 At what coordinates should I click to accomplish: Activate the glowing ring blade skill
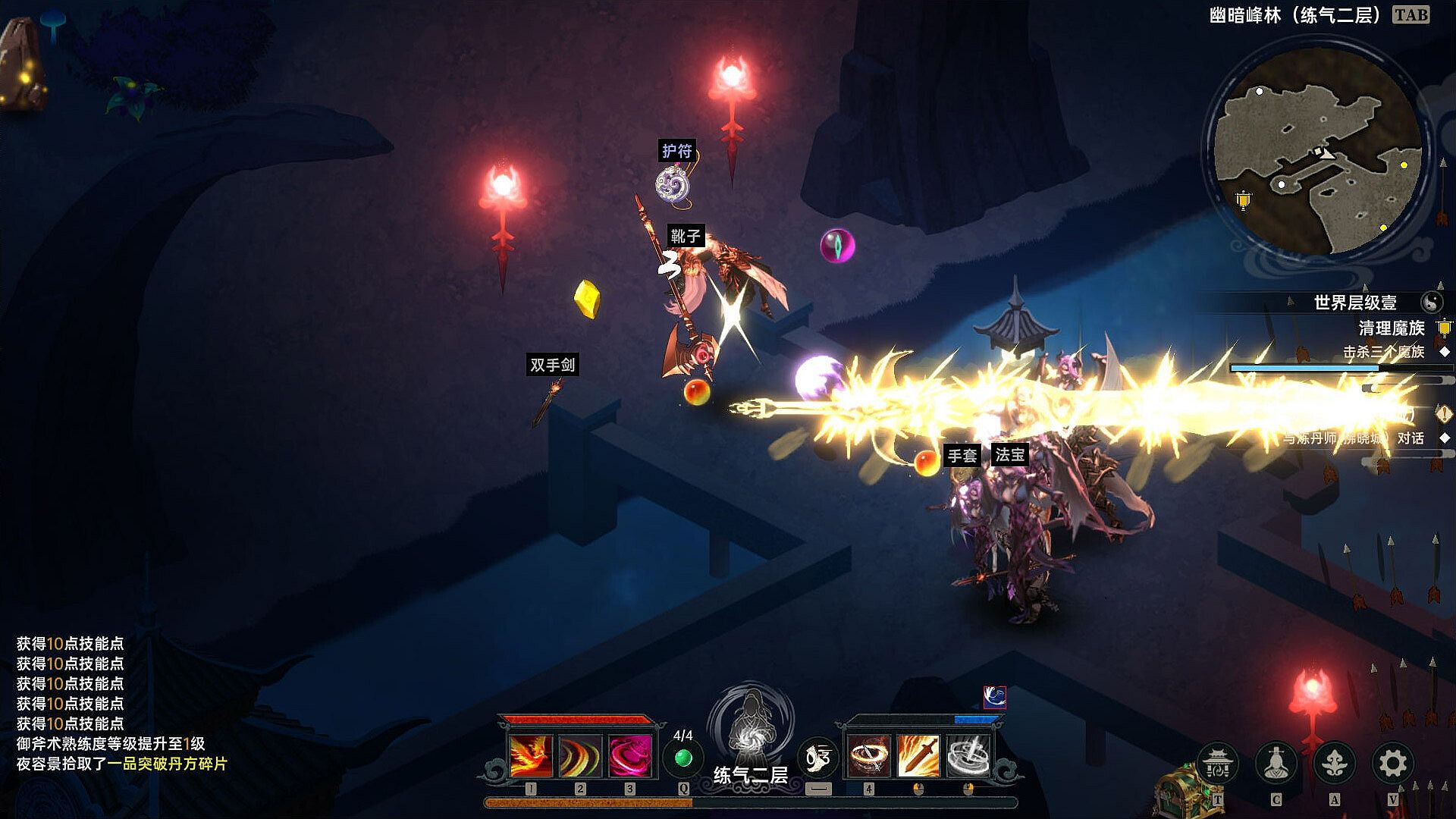coord(868,756)
